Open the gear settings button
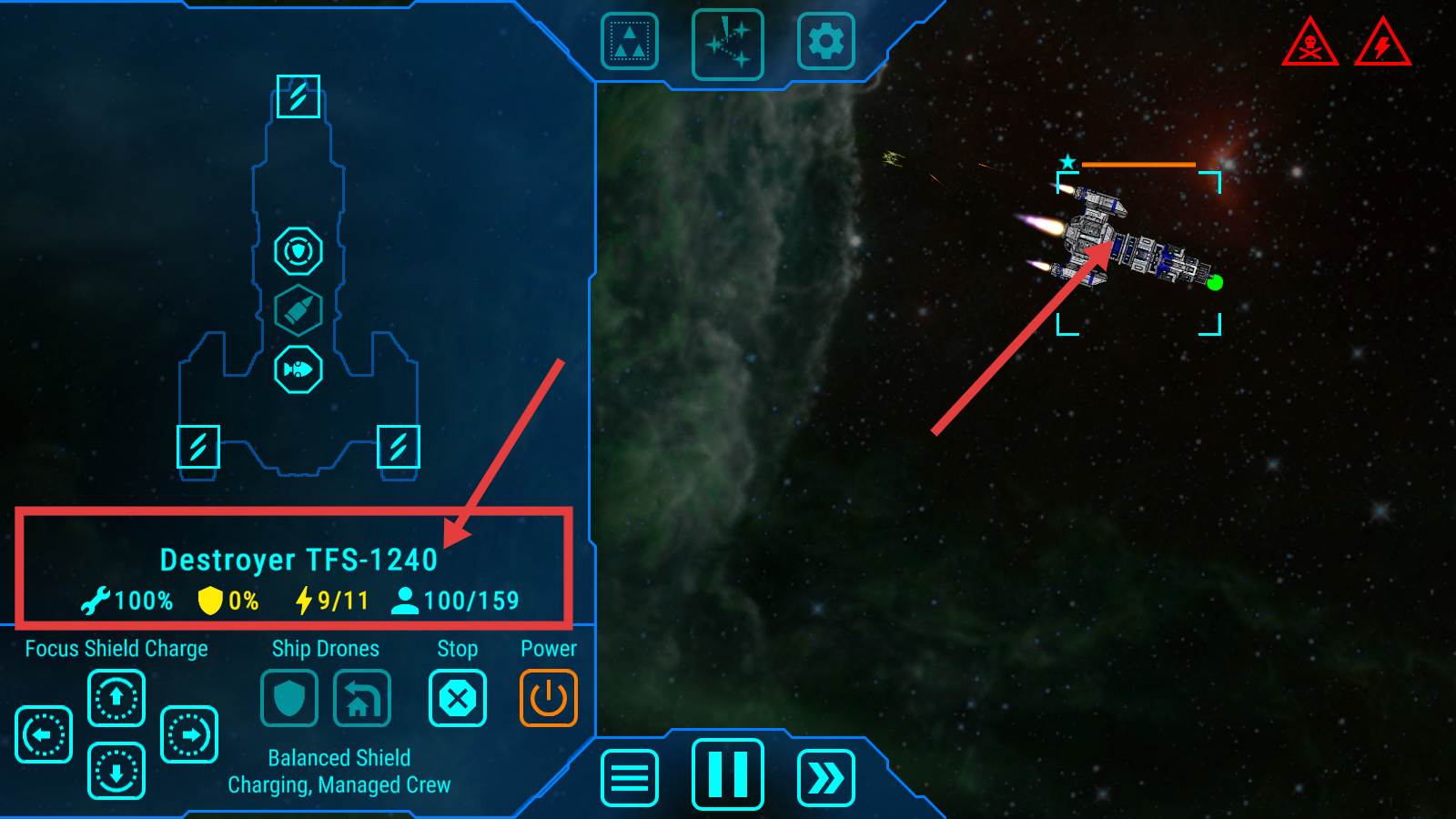 825,42
